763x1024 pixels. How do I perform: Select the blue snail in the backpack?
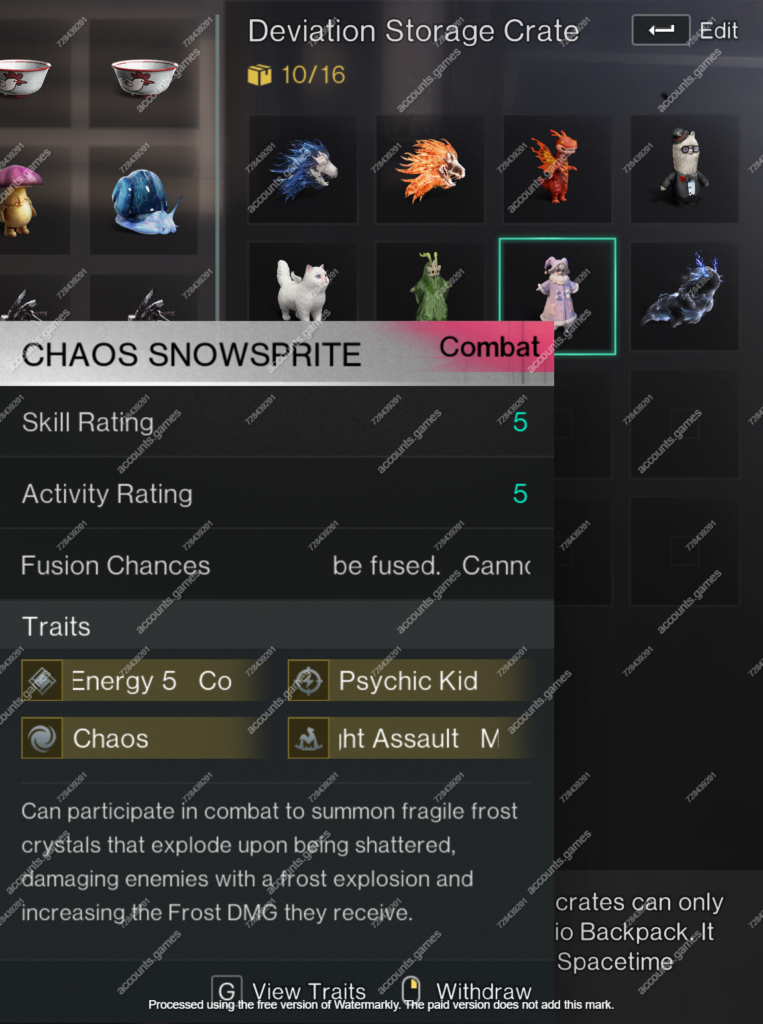point(143,200)
